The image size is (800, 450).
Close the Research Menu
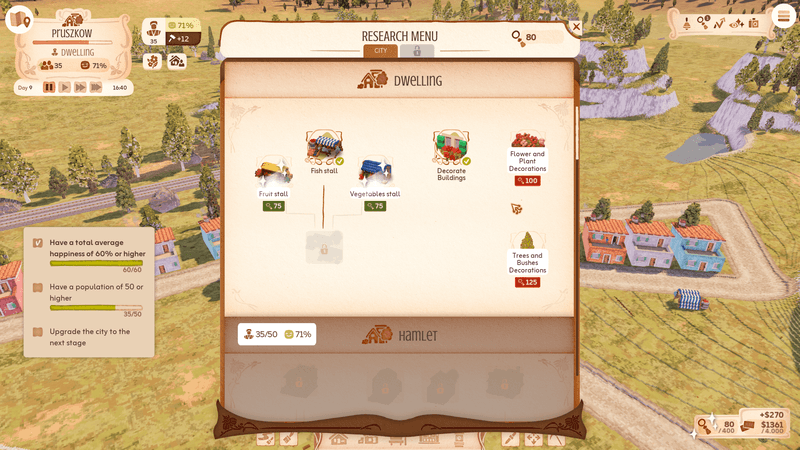click(575, 27)
